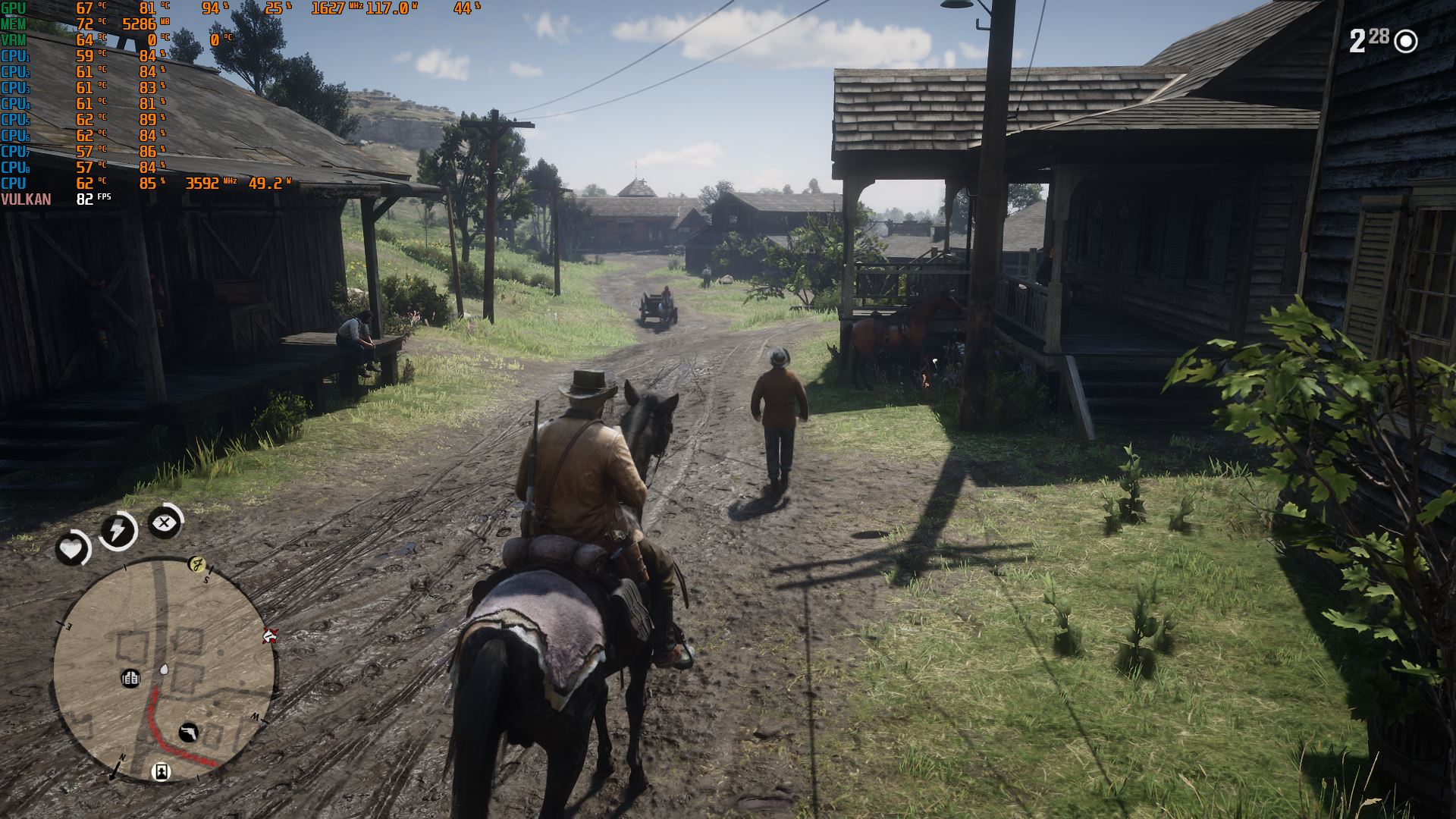Click the yellow J mission blip above the minimap
The image size is (1456, 819).
pos(197,564)
